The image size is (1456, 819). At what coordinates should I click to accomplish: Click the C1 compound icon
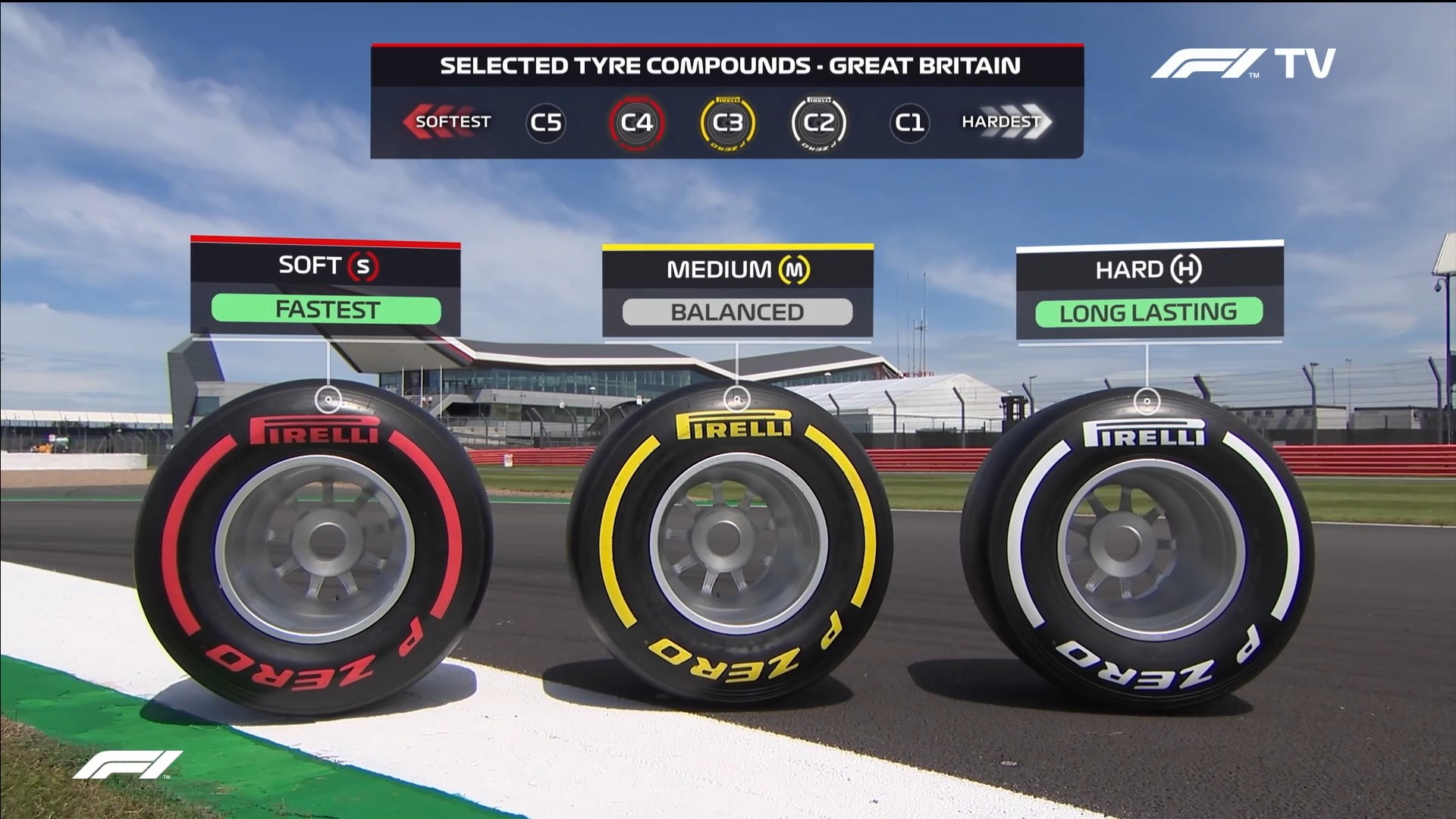(x=909, y=122)
